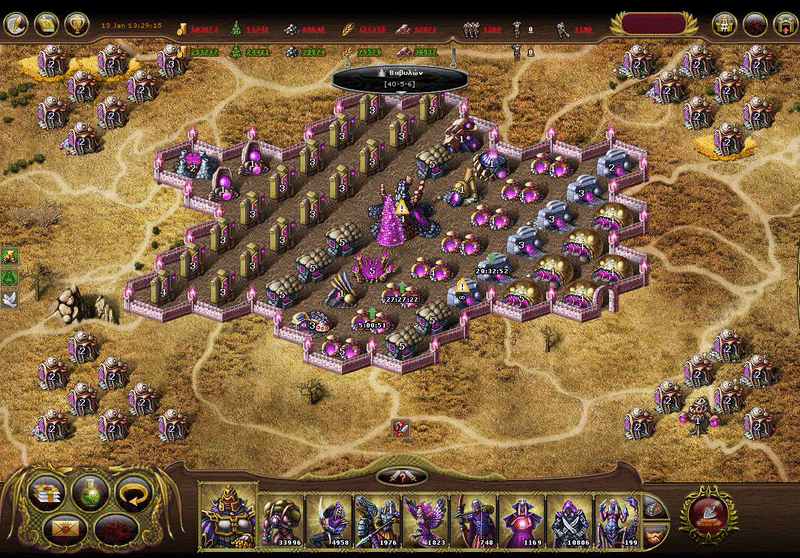Click the white dove peace icon
This screenshot has height=558, width=800.
(x=10, y=298)
